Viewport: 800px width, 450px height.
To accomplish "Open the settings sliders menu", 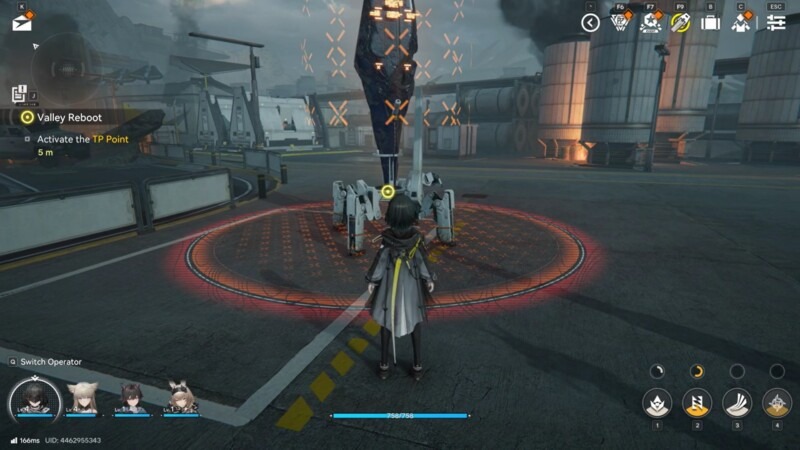I will (776, 23).
